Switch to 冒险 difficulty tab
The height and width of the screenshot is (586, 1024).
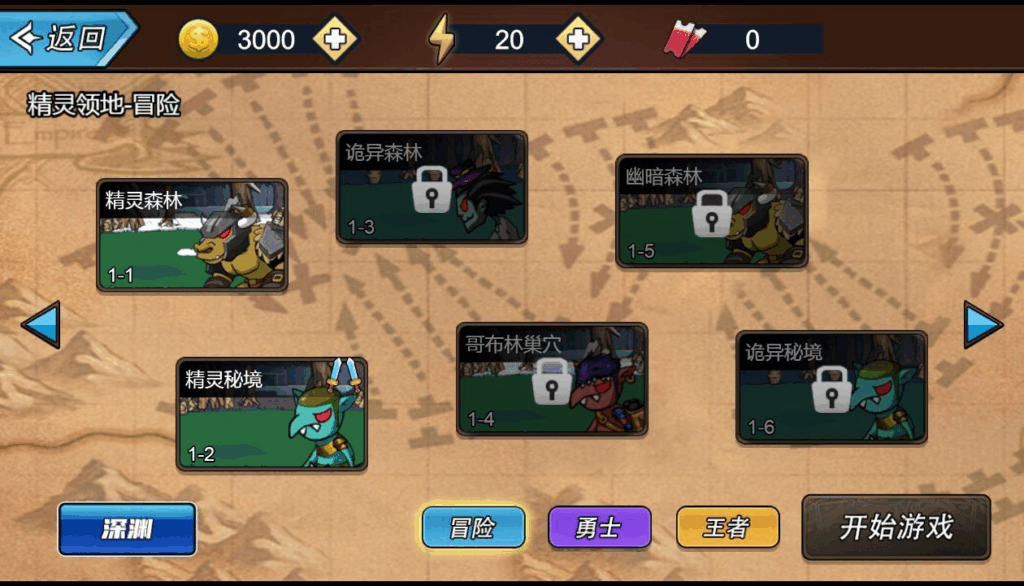click(x=473, y=527)
